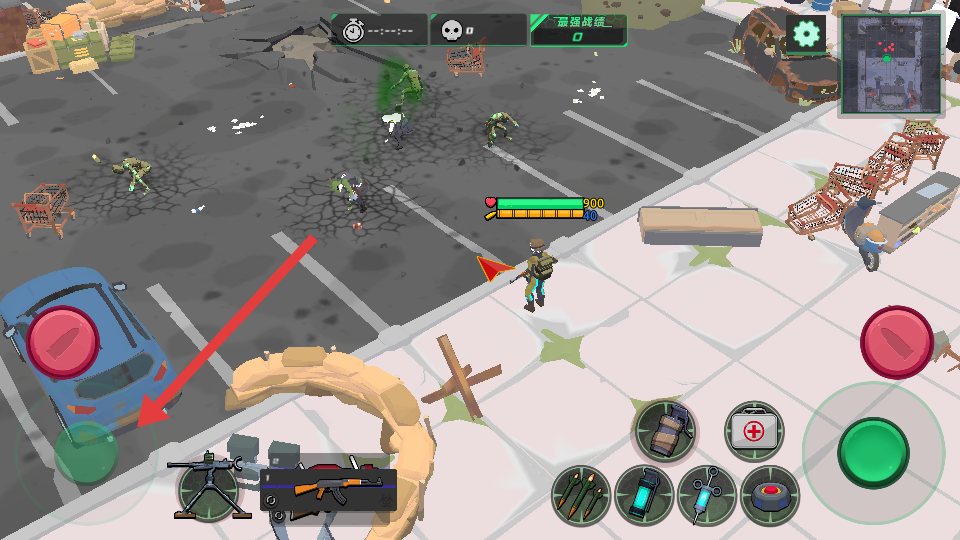Image resolution: width=960 pixels, height=540 pixels.
Task: Tap the right red bullet fire button
Action: click(x=897, y=341)
